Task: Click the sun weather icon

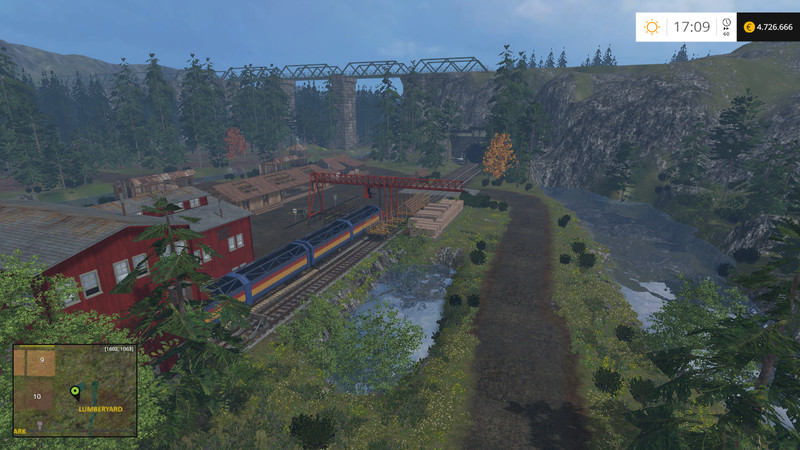Action: click(x=652, y=27)
